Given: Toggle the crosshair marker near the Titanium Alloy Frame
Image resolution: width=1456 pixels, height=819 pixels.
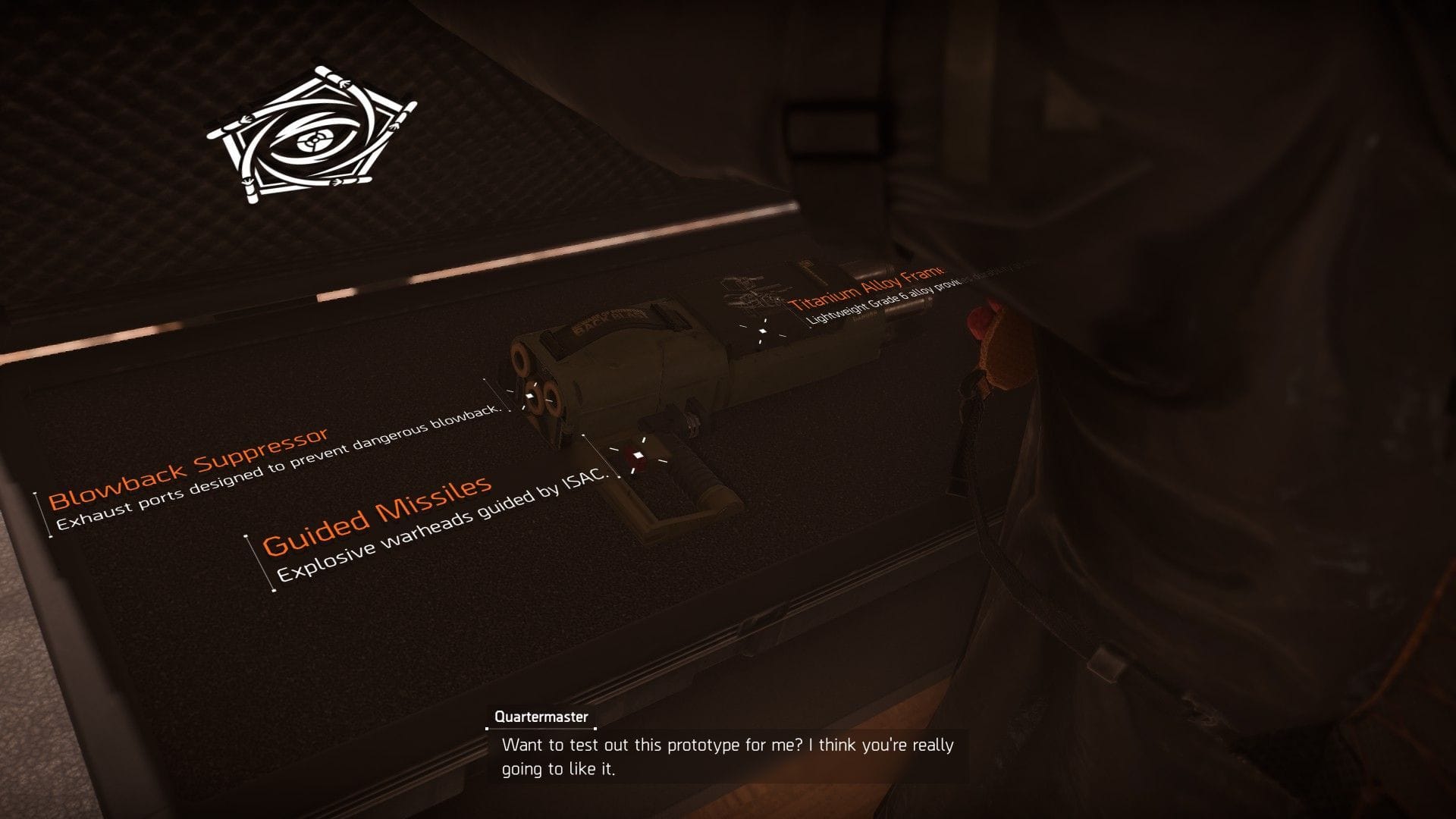Looking at the screenshot, I should click(761, 331).
